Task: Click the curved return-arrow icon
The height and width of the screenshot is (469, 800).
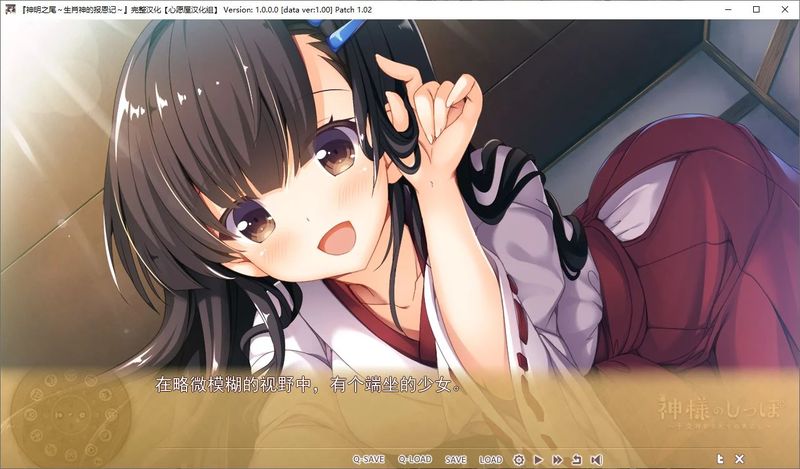Action: tap(577, 459)
